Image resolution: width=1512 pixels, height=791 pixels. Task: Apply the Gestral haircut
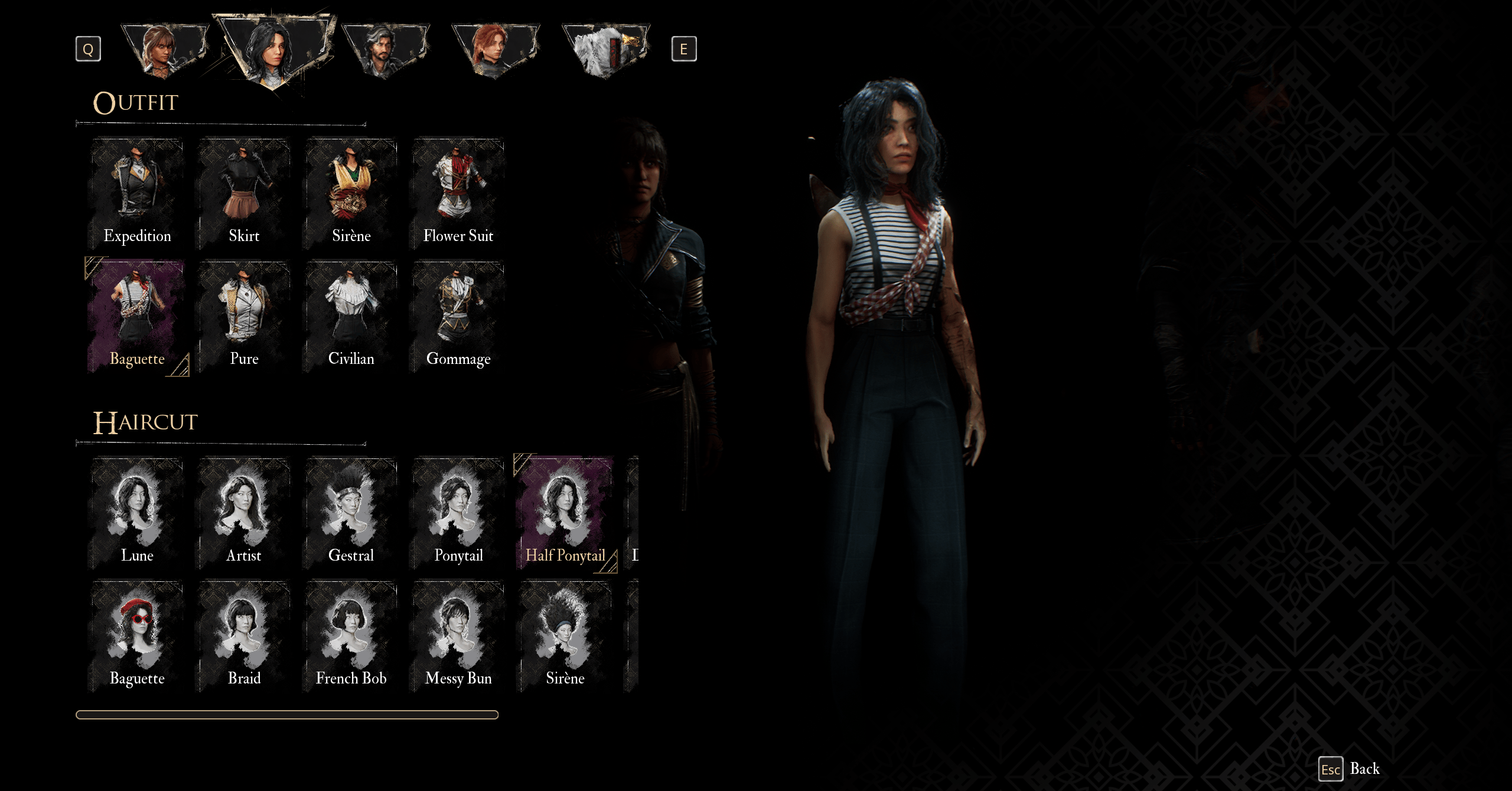351,513
